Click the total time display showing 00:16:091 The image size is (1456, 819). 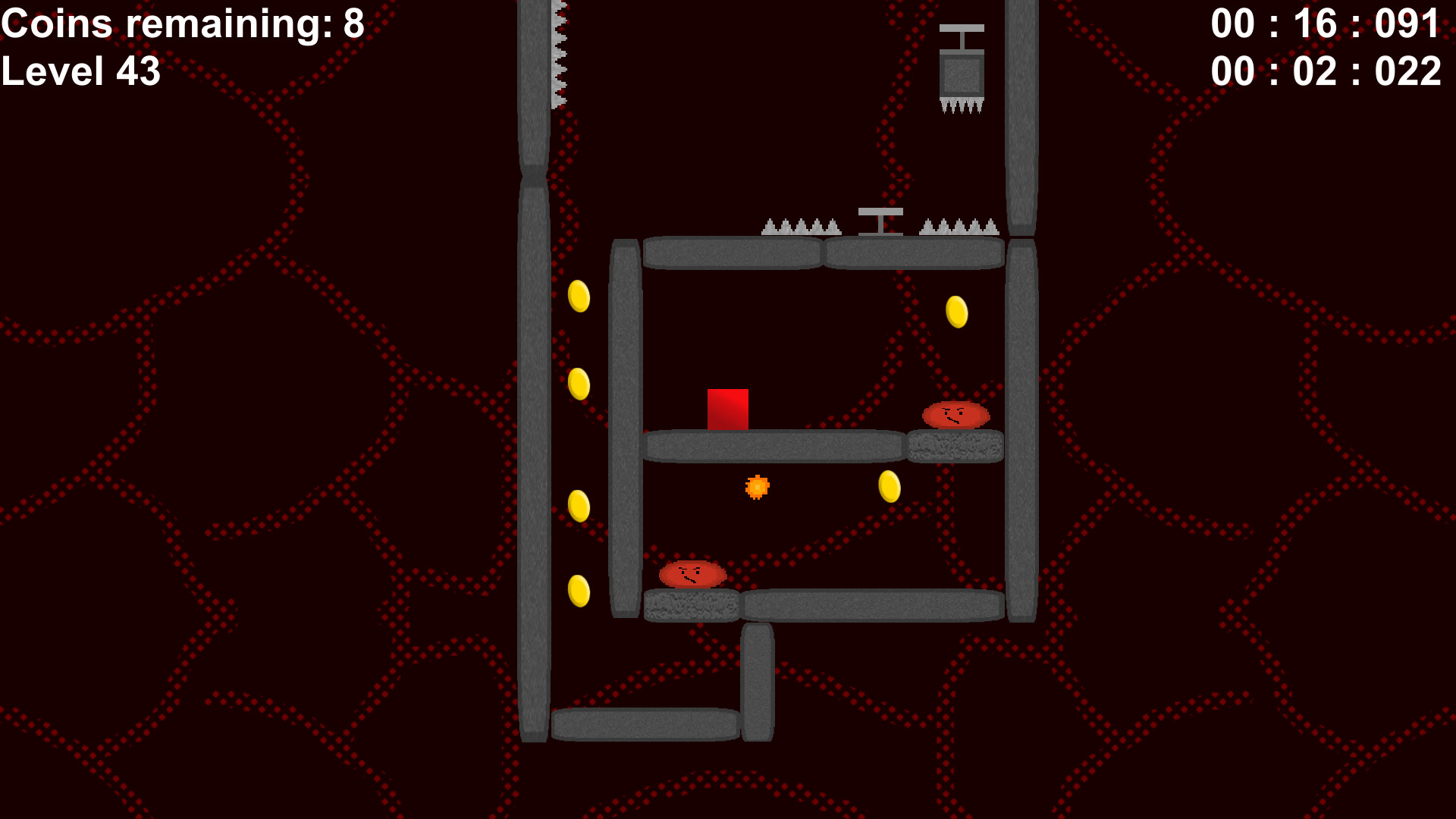pyautogui.click(x=1327, y=23)
